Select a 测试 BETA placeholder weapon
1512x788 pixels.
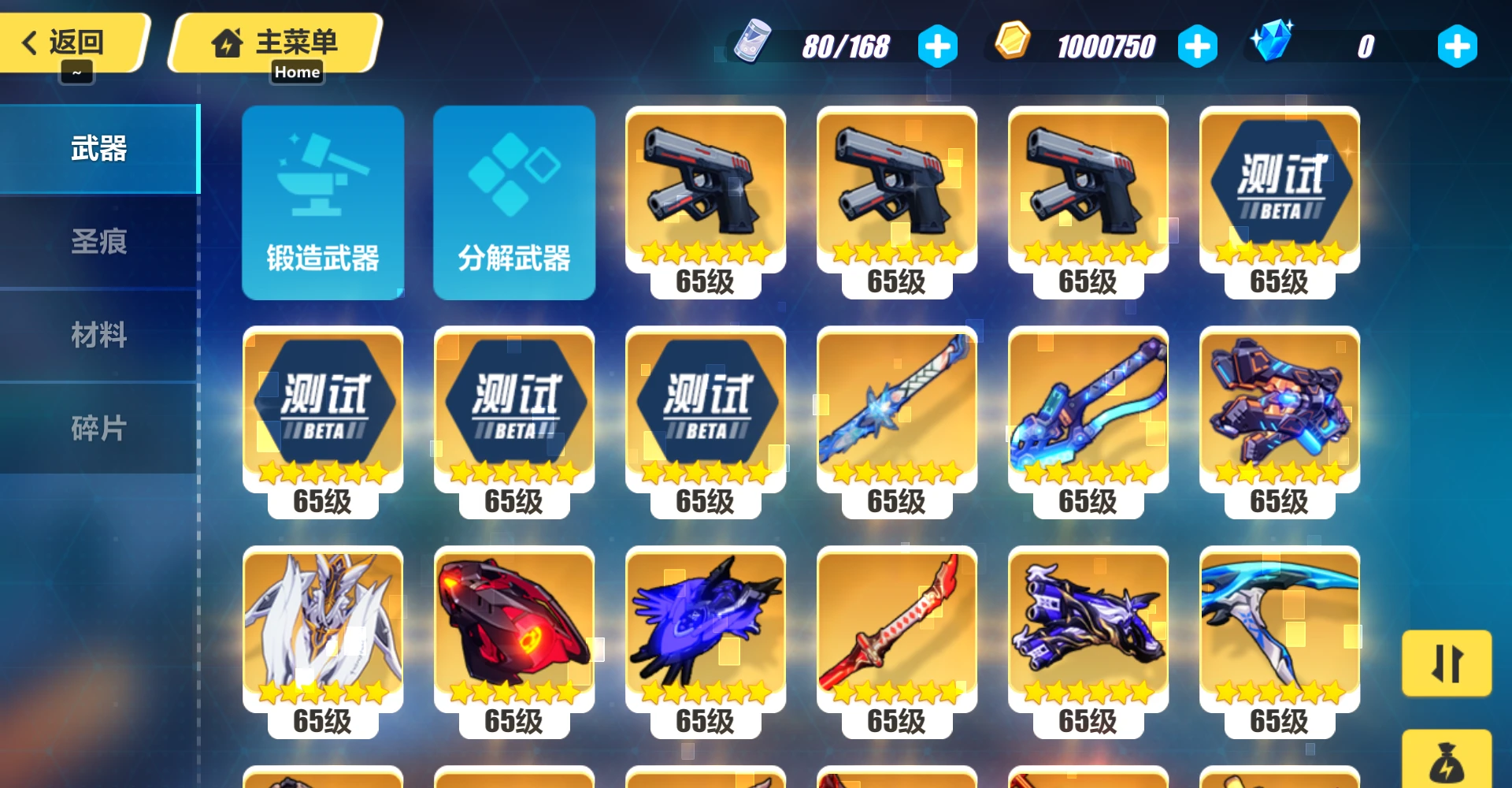1278,189
